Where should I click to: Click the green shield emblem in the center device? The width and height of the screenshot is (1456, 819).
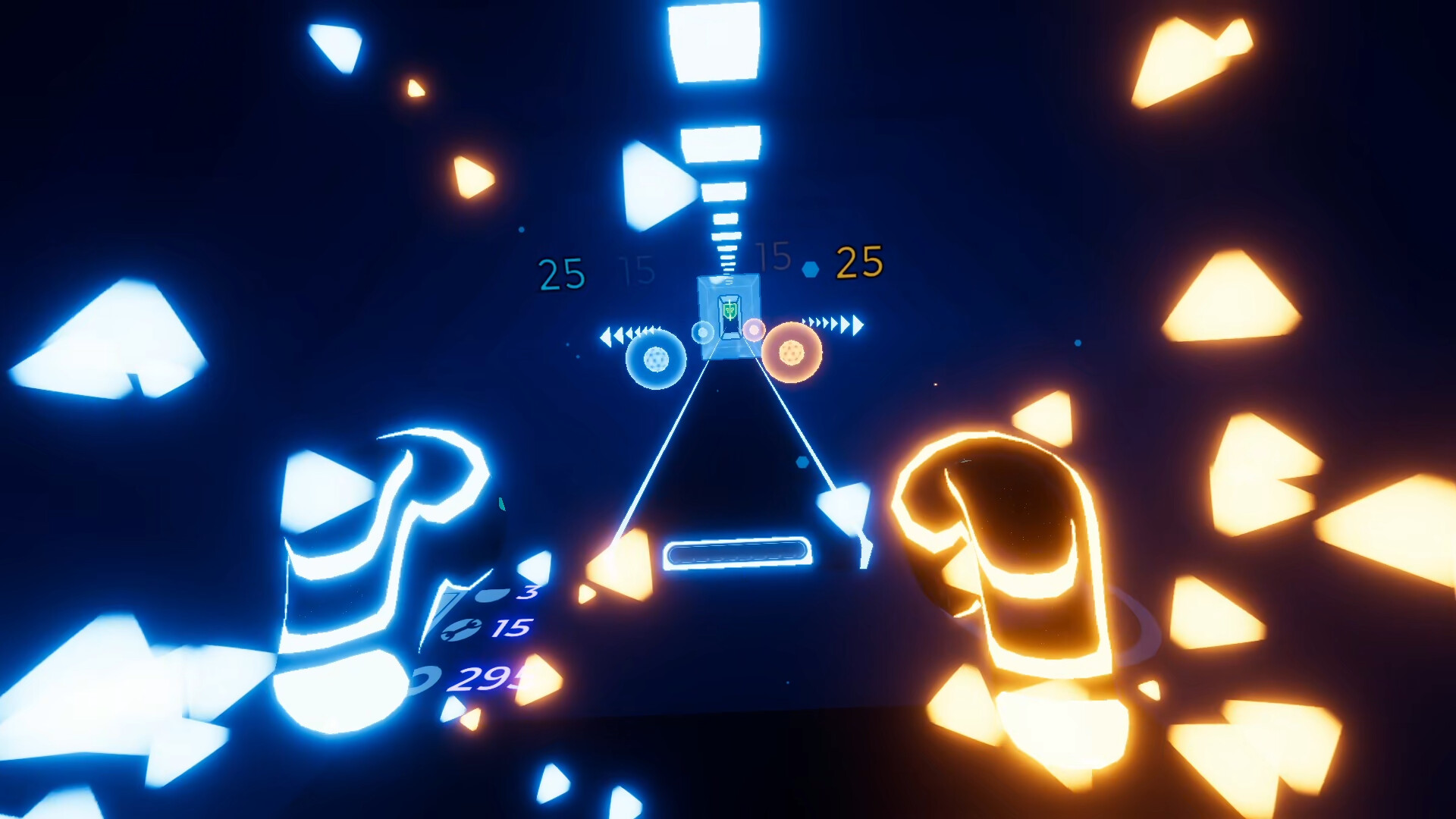tap(730, 311)
